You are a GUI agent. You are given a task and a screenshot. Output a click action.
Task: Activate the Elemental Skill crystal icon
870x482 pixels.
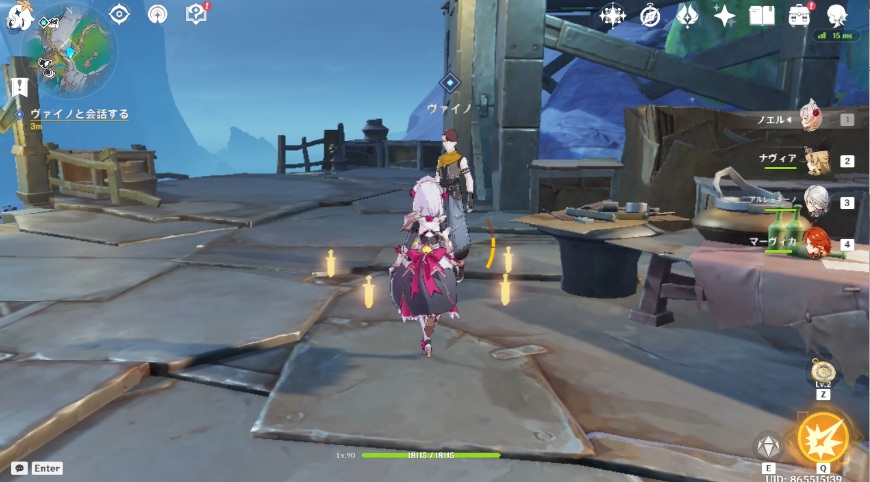coord(768,445)
